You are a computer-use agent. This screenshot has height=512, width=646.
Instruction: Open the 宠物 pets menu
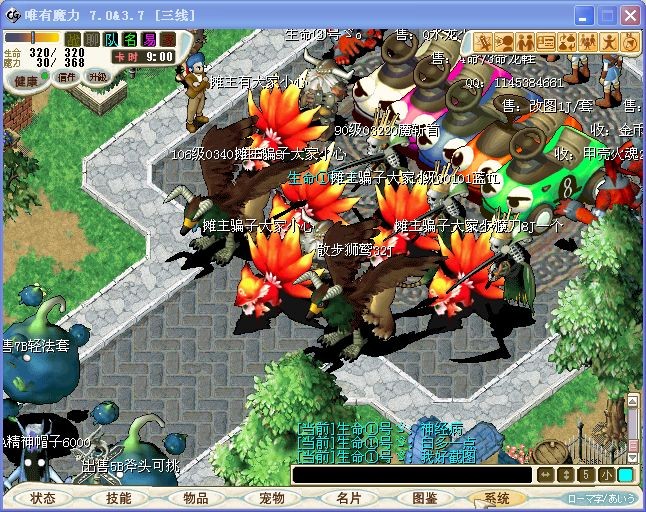pyautogui.click(x=272, y=498)
